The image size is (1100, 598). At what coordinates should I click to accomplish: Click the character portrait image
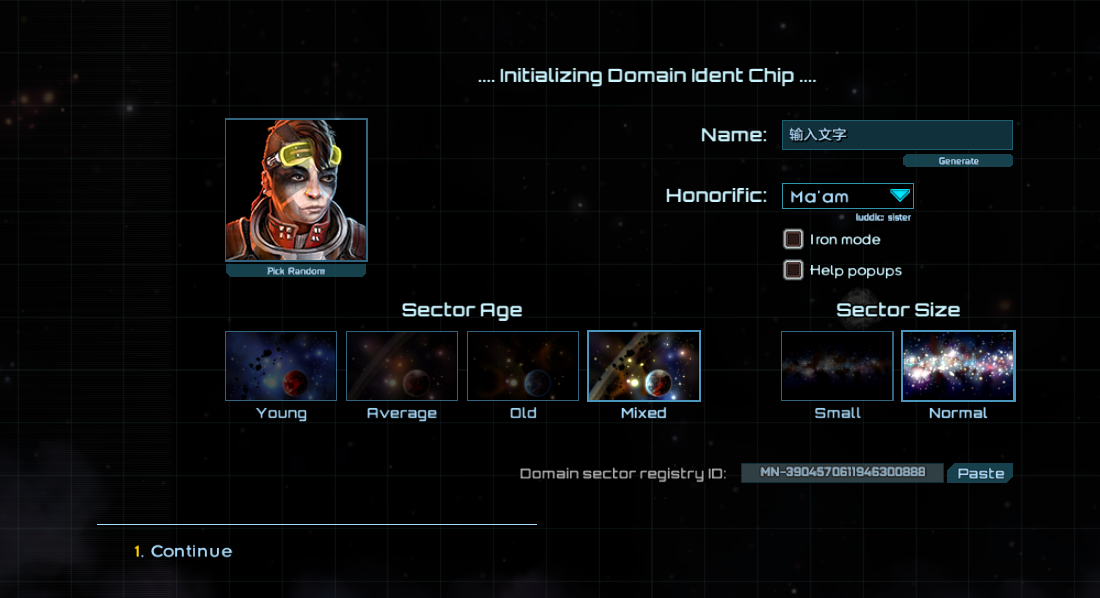(296, 190)
